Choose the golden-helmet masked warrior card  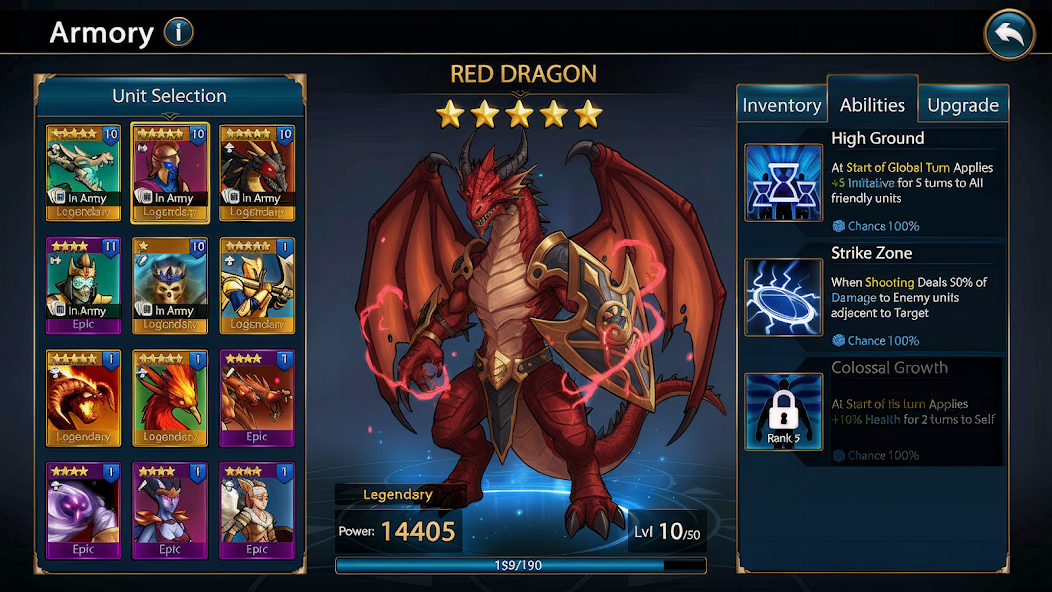tap(170, 172)
